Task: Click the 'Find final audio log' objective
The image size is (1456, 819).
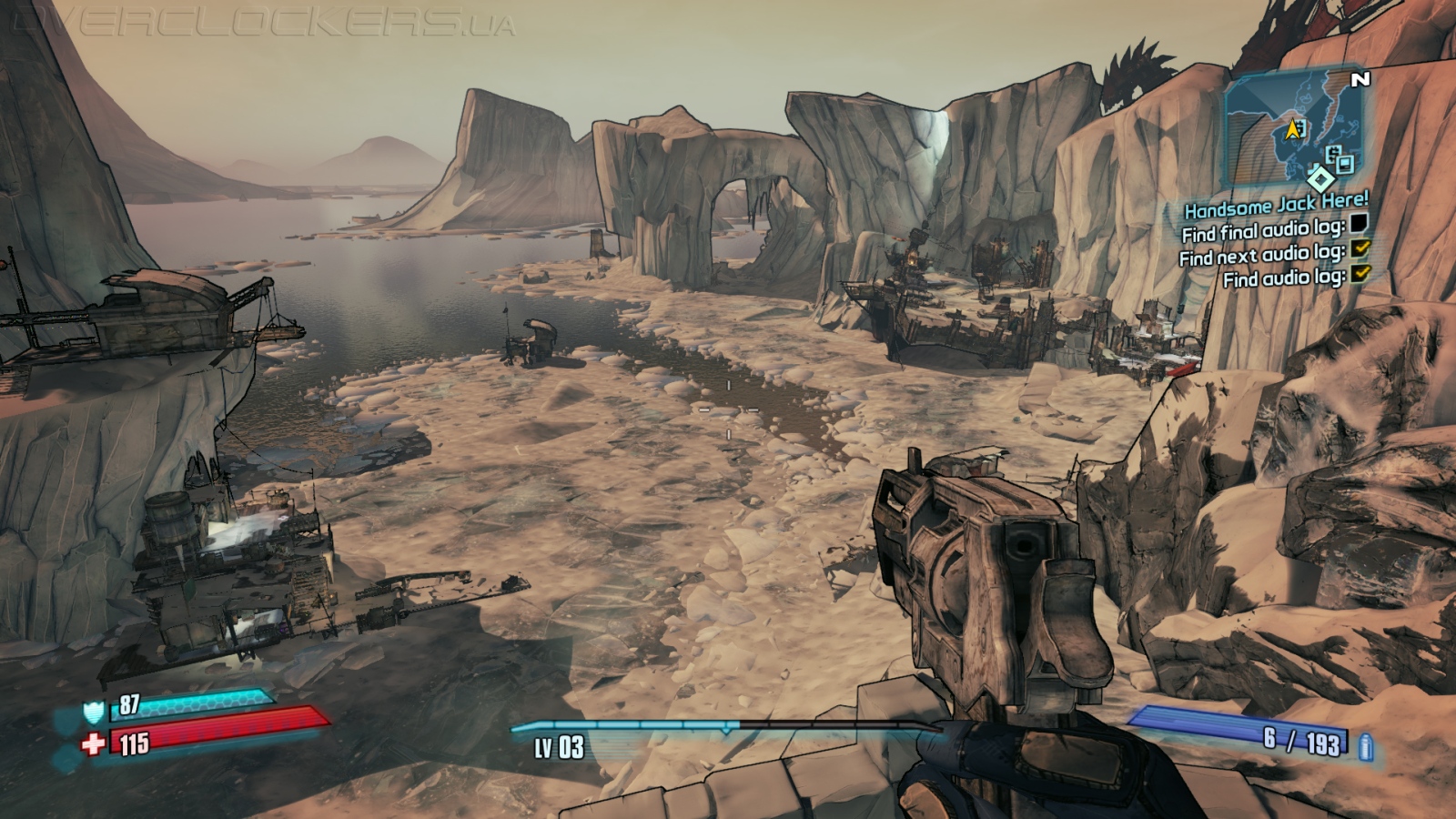Action: click(x=1263, y=229)
